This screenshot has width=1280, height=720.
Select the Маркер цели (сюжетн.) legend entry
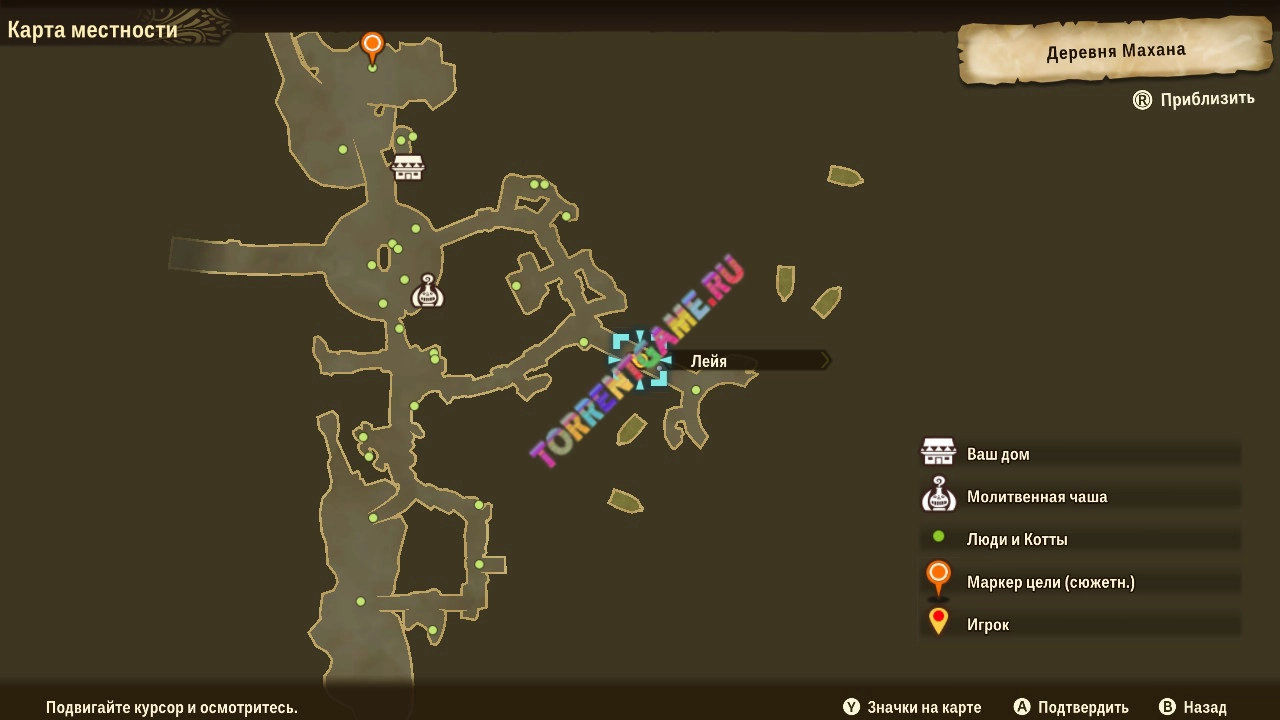pos(1050,582)
